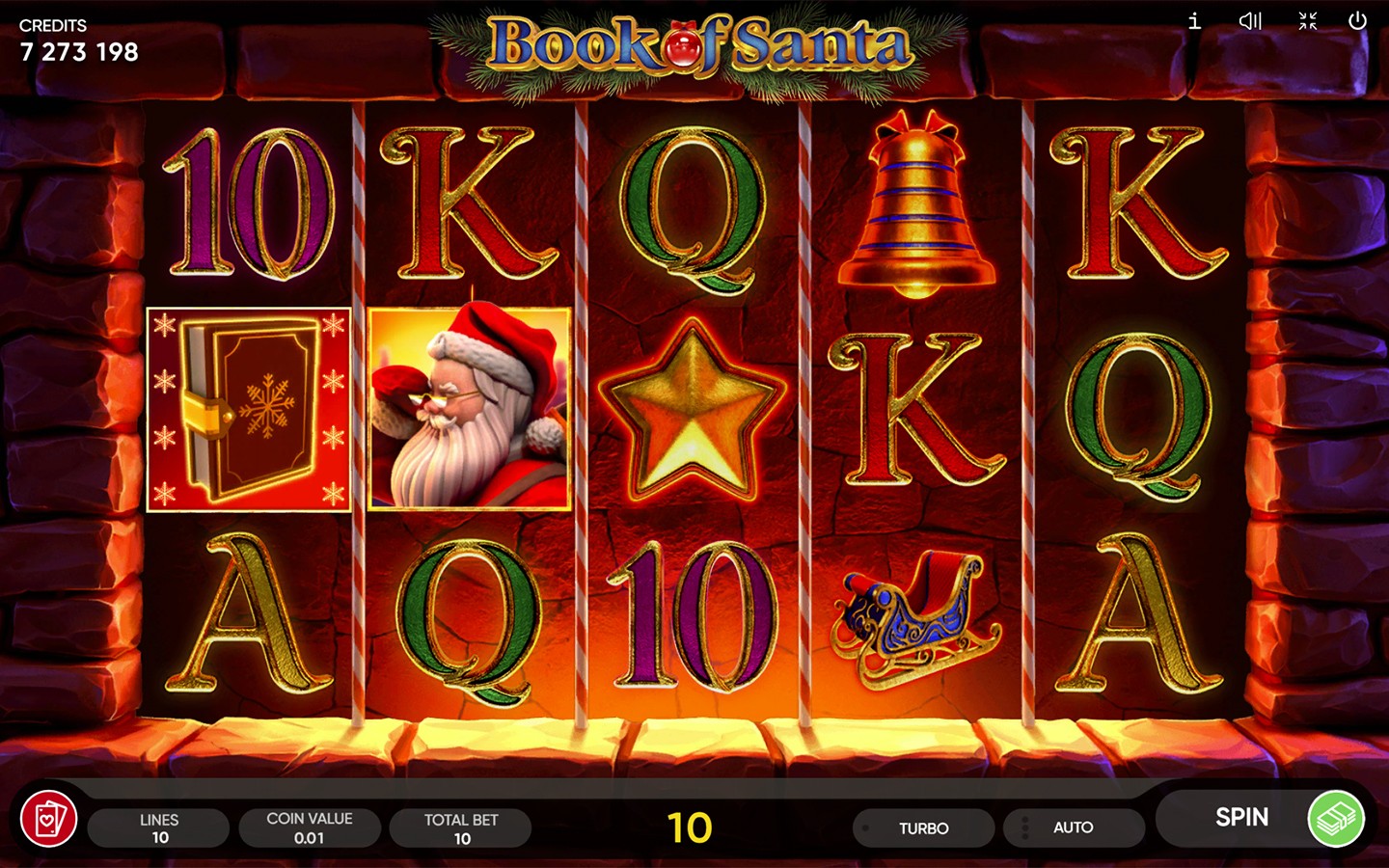The width and height of the screenshot is (1389, 868).
Task: Open the game information panel
Action: 1193,21
